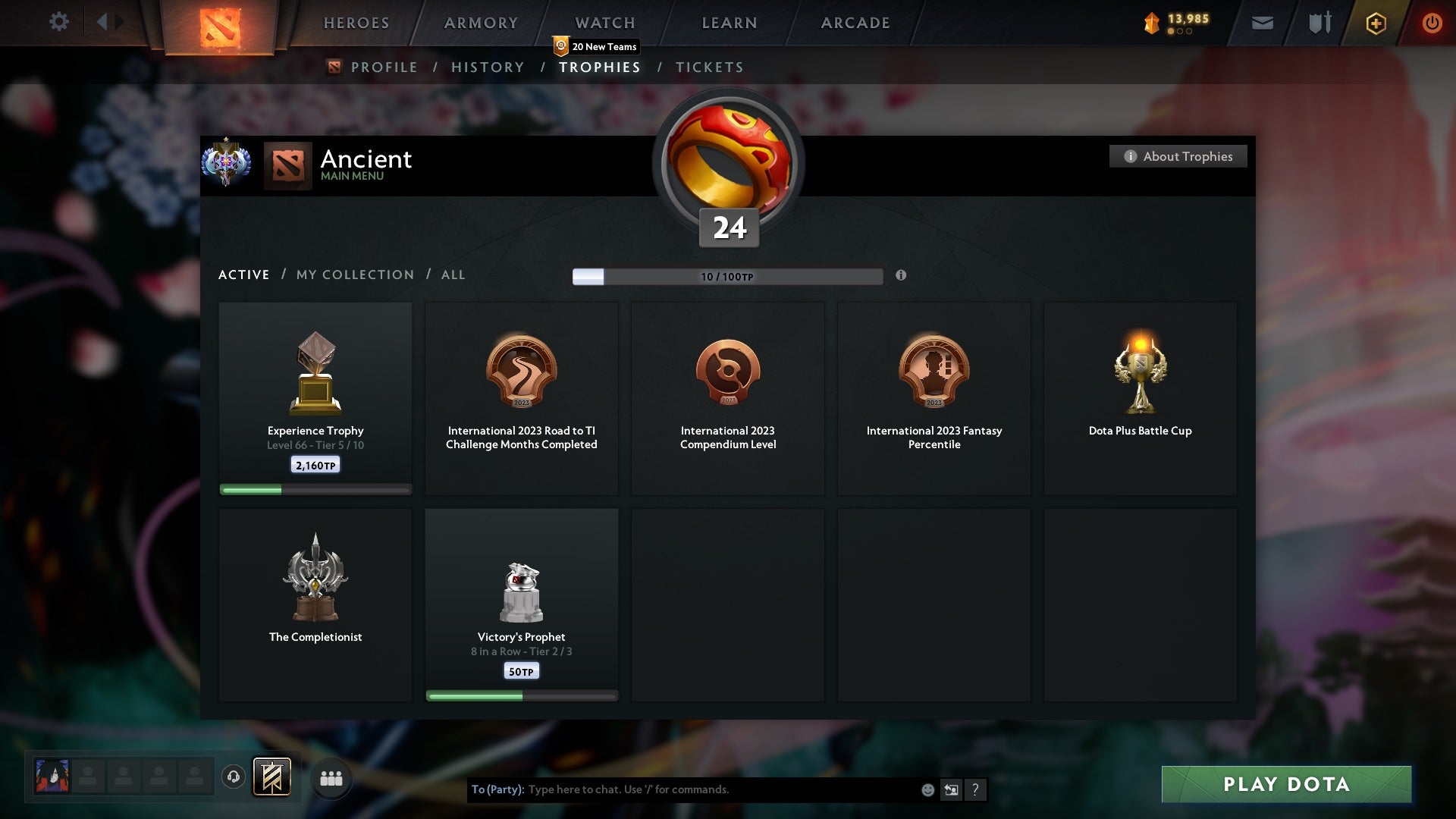
Task: Open settings with the gear icon
Action: pyautogui.click(x=59, y=22)
